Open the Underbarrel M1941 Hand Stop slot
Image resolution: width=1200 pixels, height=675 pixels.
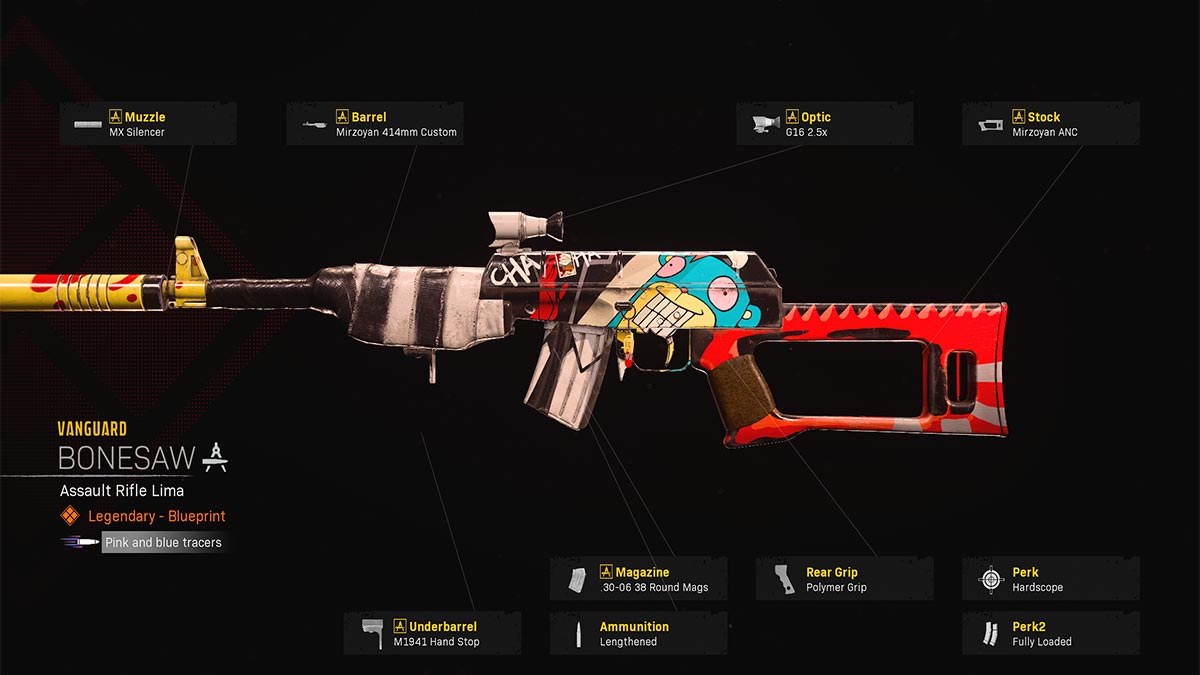coord(432,634)
